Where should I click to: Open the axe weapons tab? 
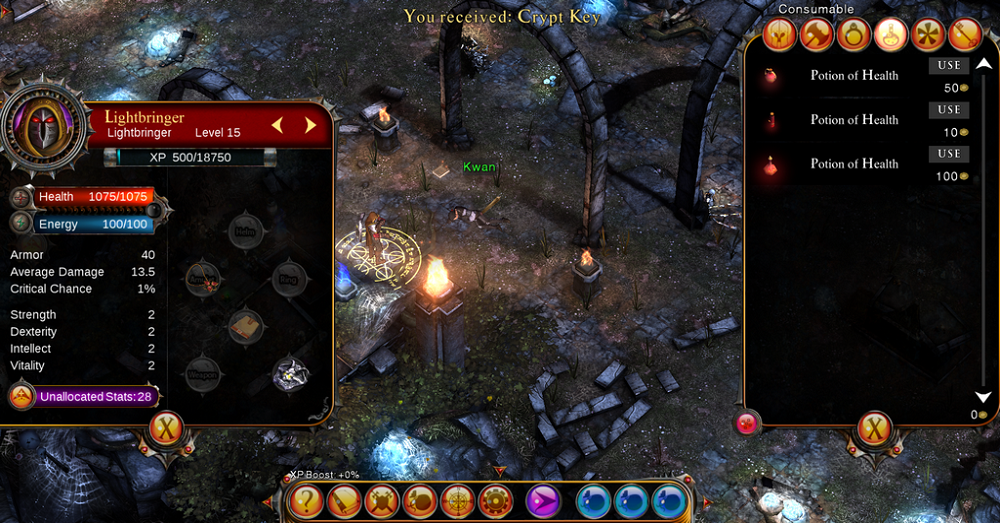point(815,35)
